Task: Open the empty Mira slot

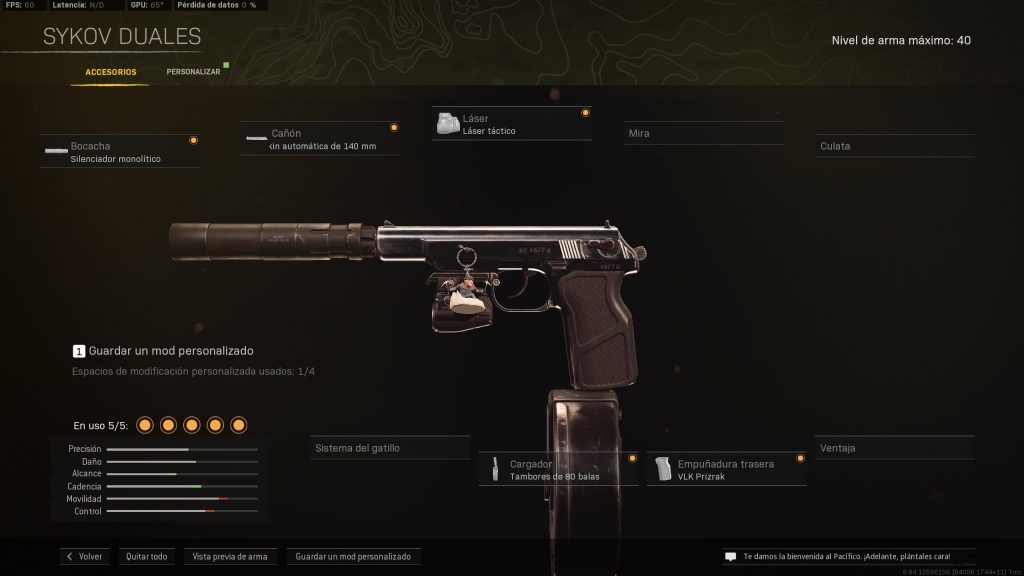Action: (703, 133)
